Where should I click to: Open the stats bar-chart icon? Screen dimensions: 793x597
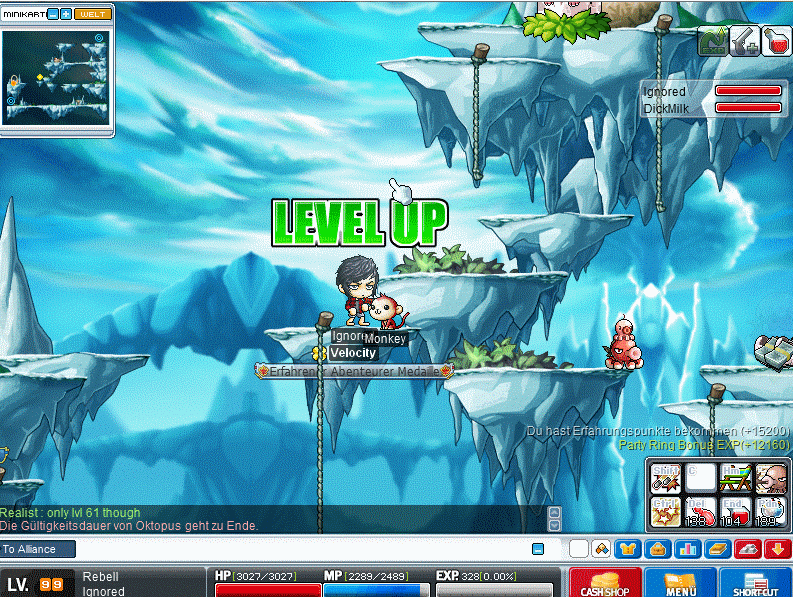[x=688, y=548]
